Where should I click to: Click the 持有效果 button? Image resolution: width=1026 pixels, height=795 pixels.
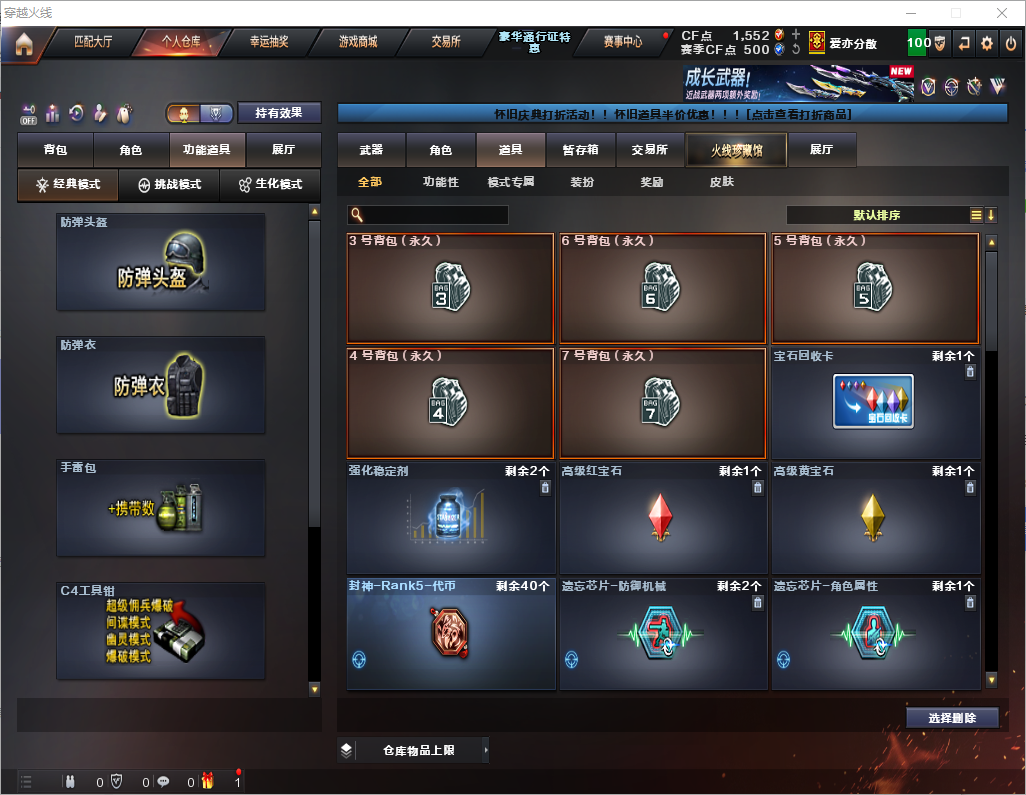[x=279, y=113]
